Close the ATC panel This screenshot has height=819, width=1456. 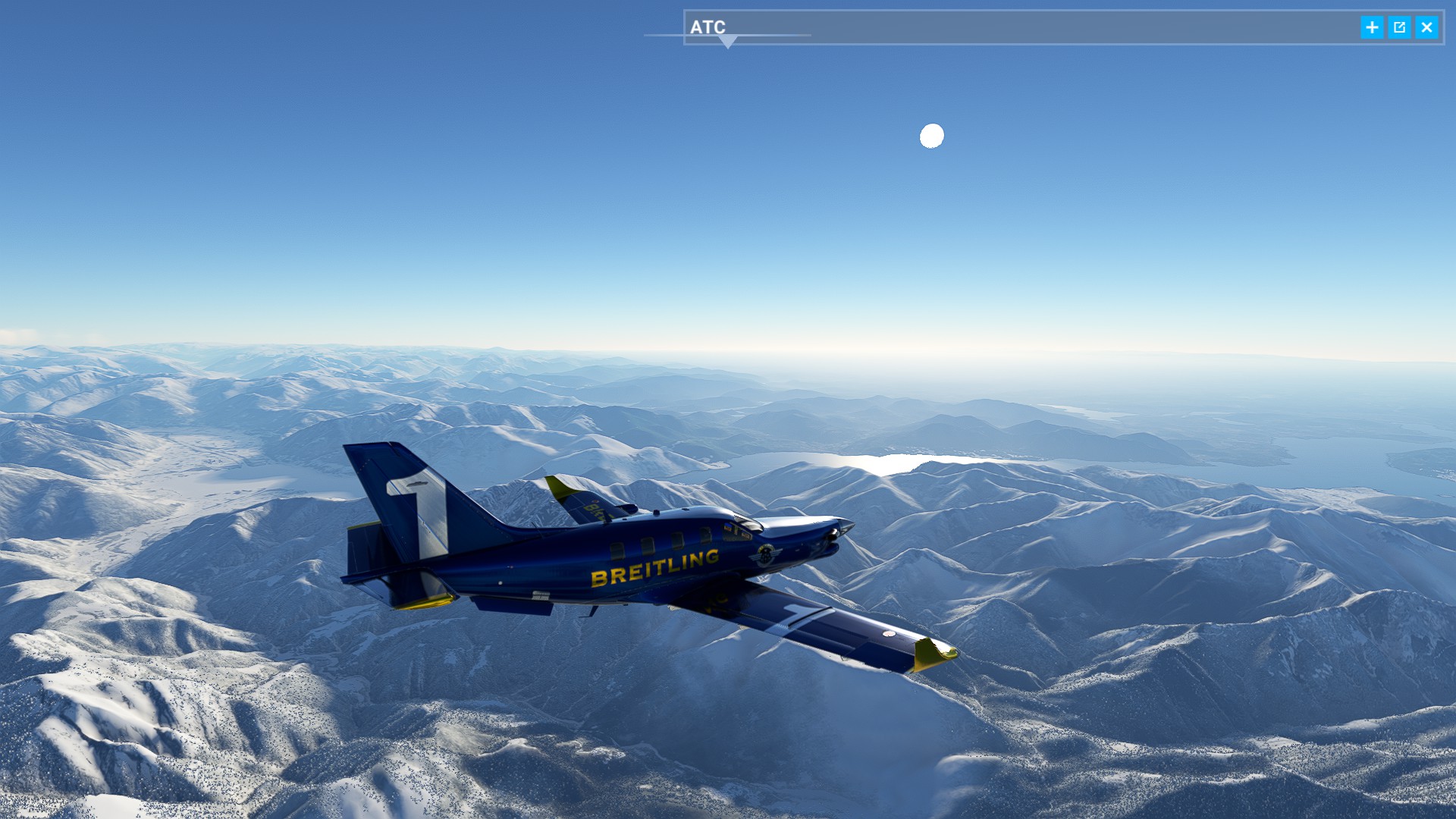click(x=1426, y=27)
